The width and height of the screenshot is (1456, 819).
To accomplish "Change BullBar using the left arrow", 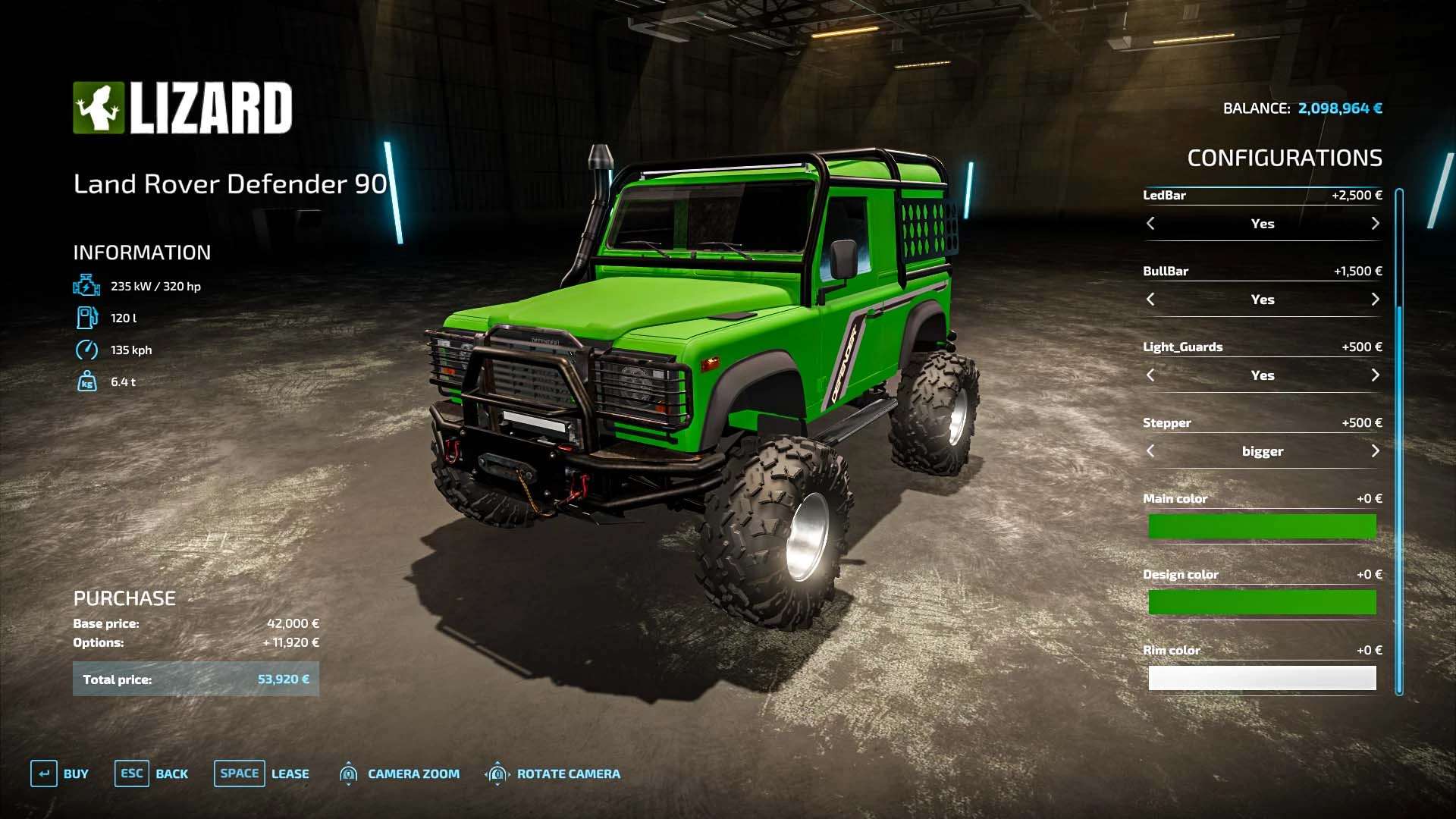I will point(1150,300).
